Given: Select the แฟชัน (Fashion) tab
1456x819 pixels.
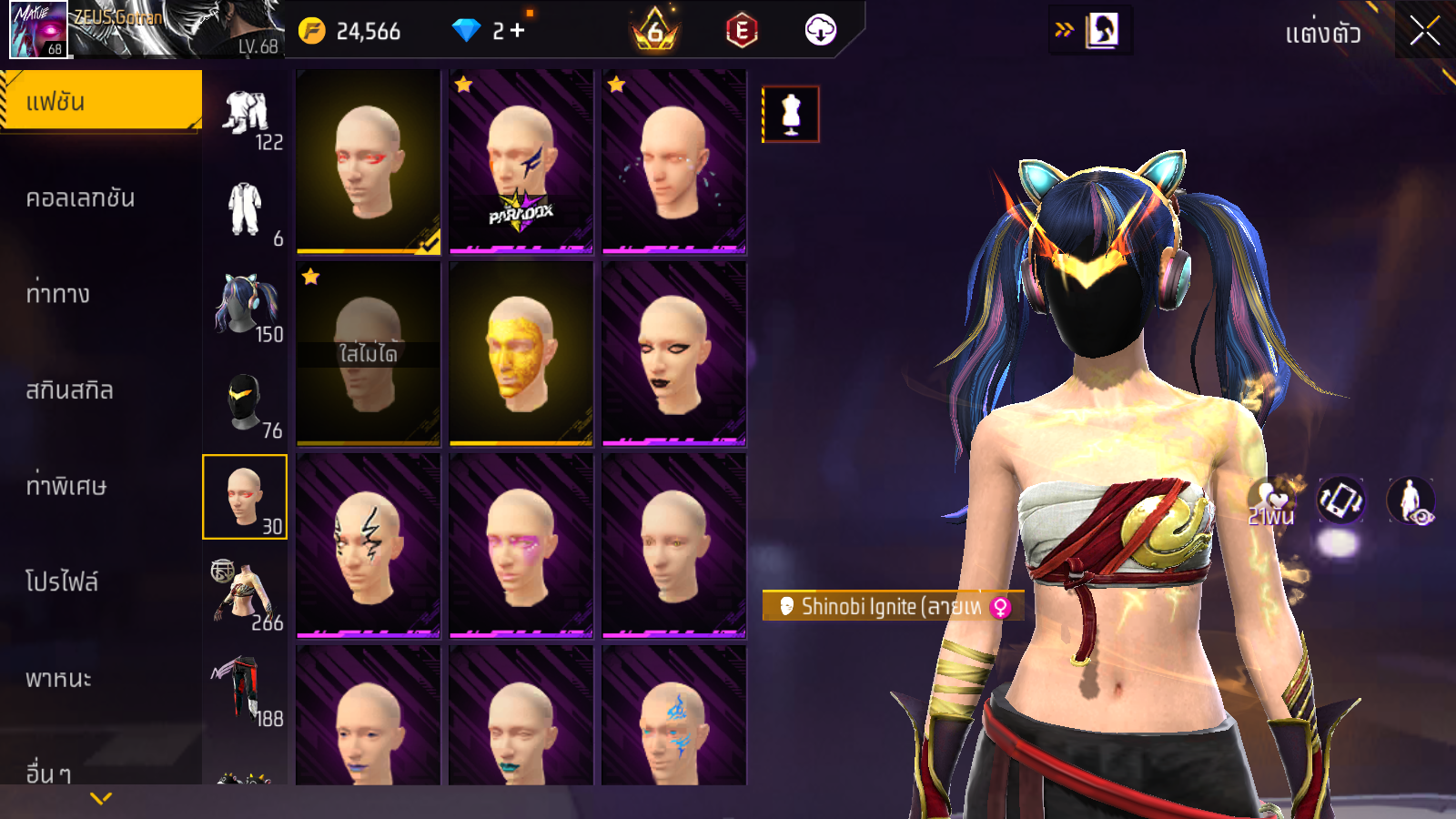Looking at the screenshot, I should [101, 101].
